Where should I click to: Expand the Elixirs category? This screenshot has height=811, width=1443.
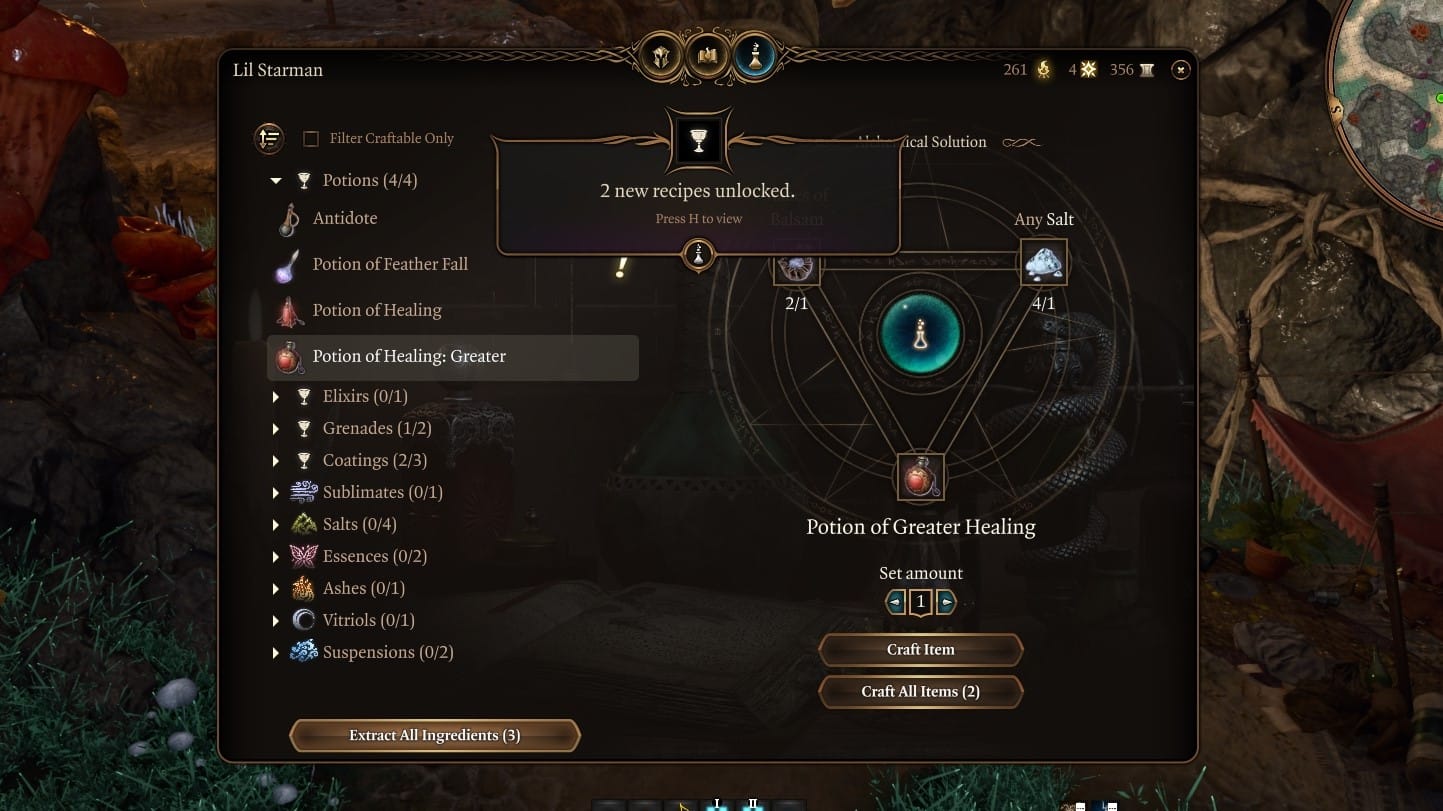[276, 396]
